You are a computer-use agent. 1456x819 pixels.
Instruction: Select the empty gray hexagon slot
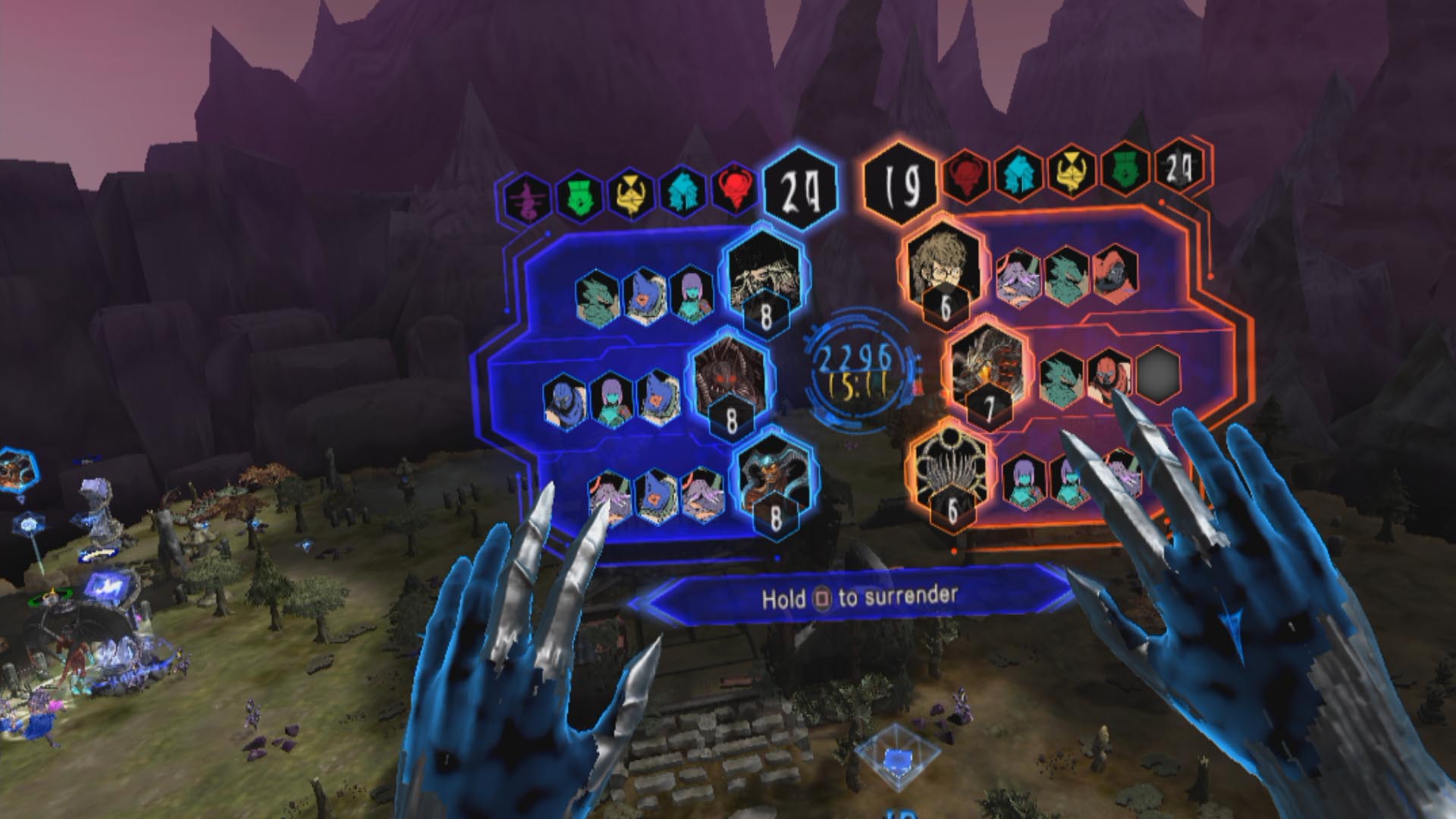[x=1158, y=375]
